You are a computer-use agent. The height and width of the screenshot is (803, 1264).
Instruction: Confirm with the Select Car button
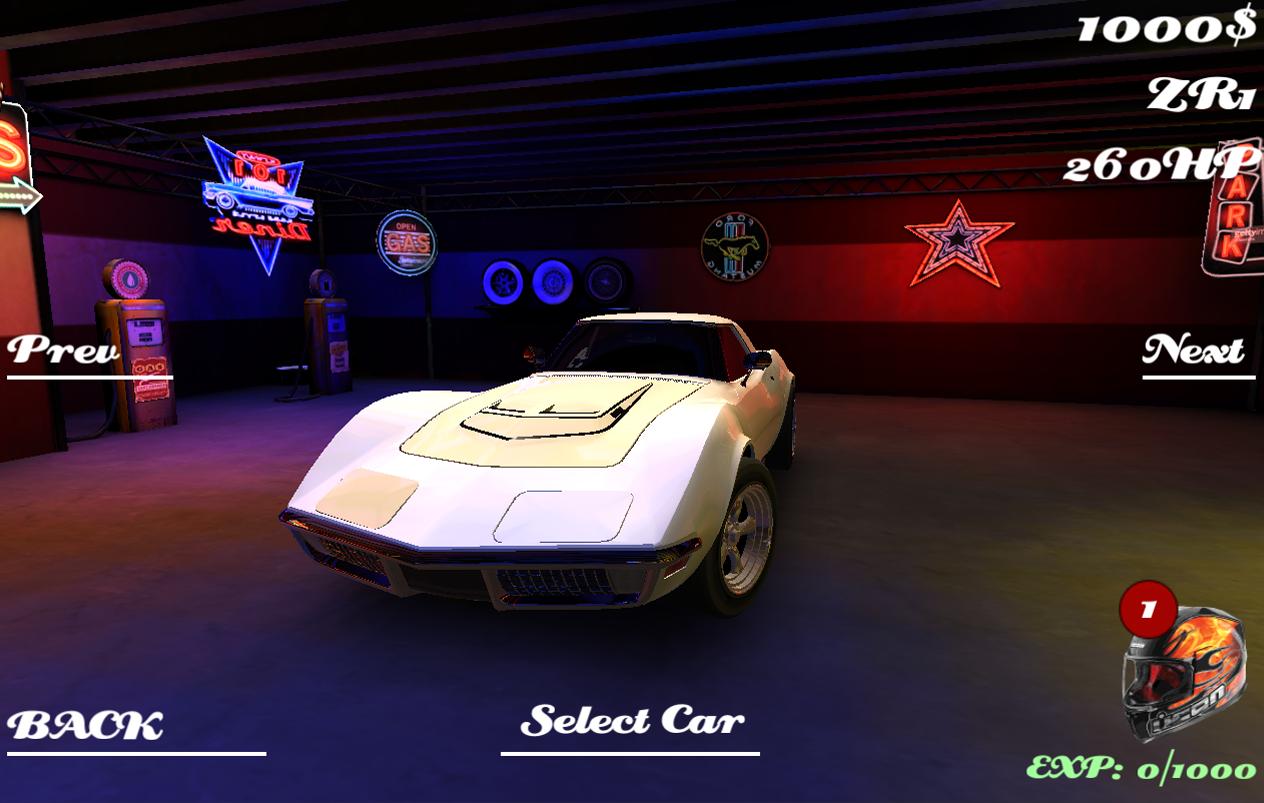632,721
